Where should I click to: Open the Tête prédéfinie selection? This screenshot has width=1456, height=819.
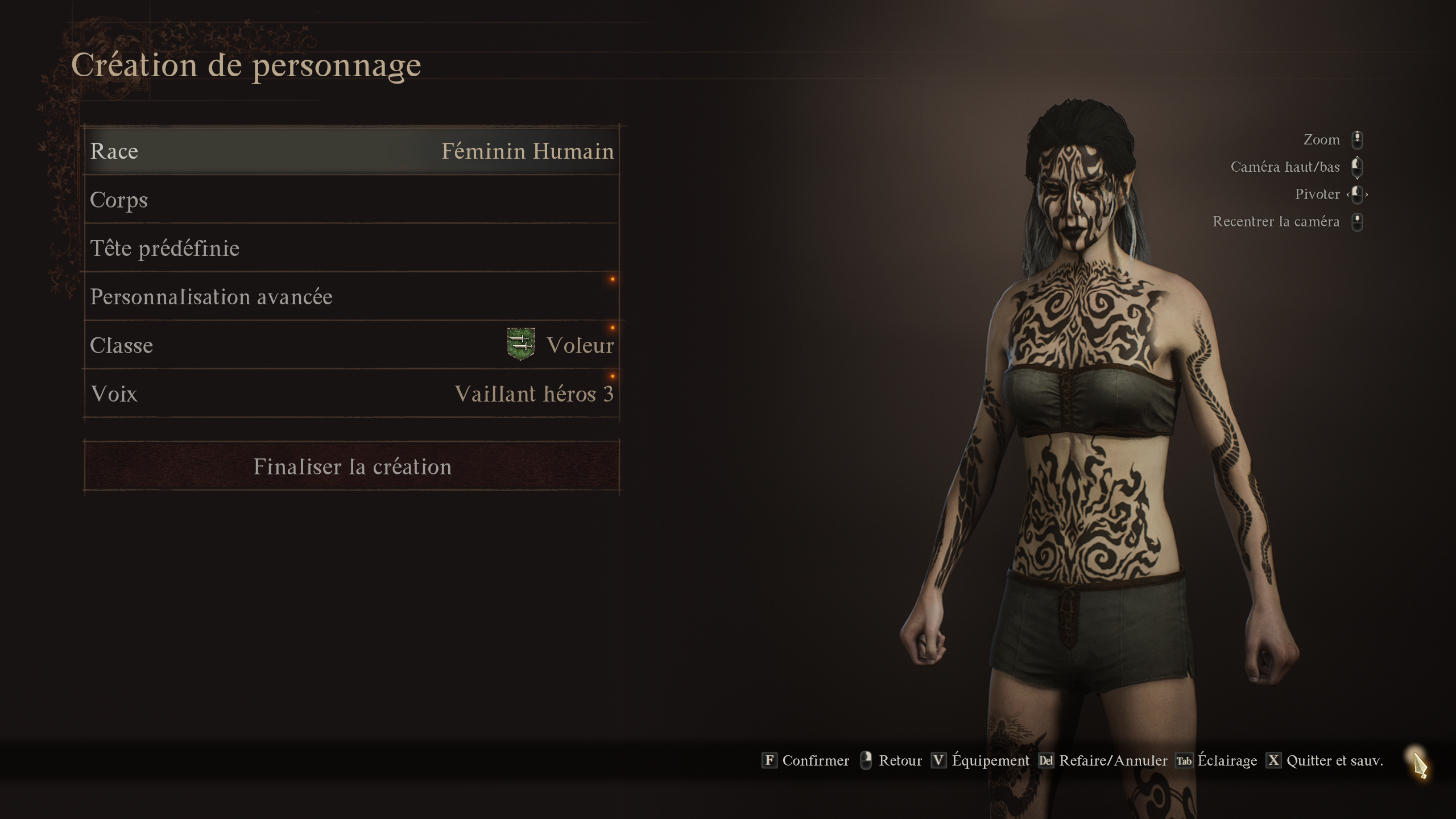353,247
